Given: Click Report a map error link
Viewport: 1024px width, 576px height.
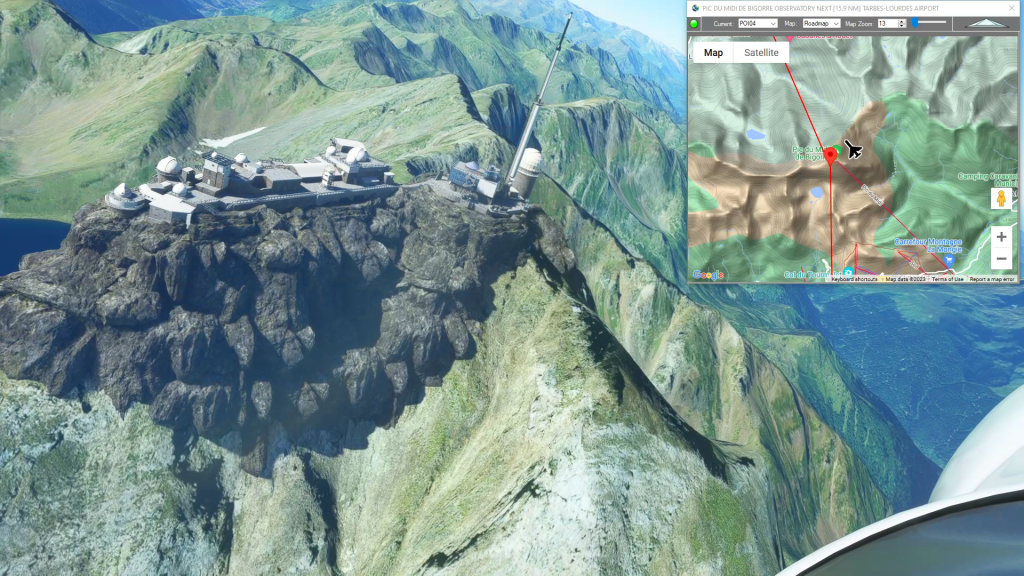Looking at the screenshot, I should point(992,279).
